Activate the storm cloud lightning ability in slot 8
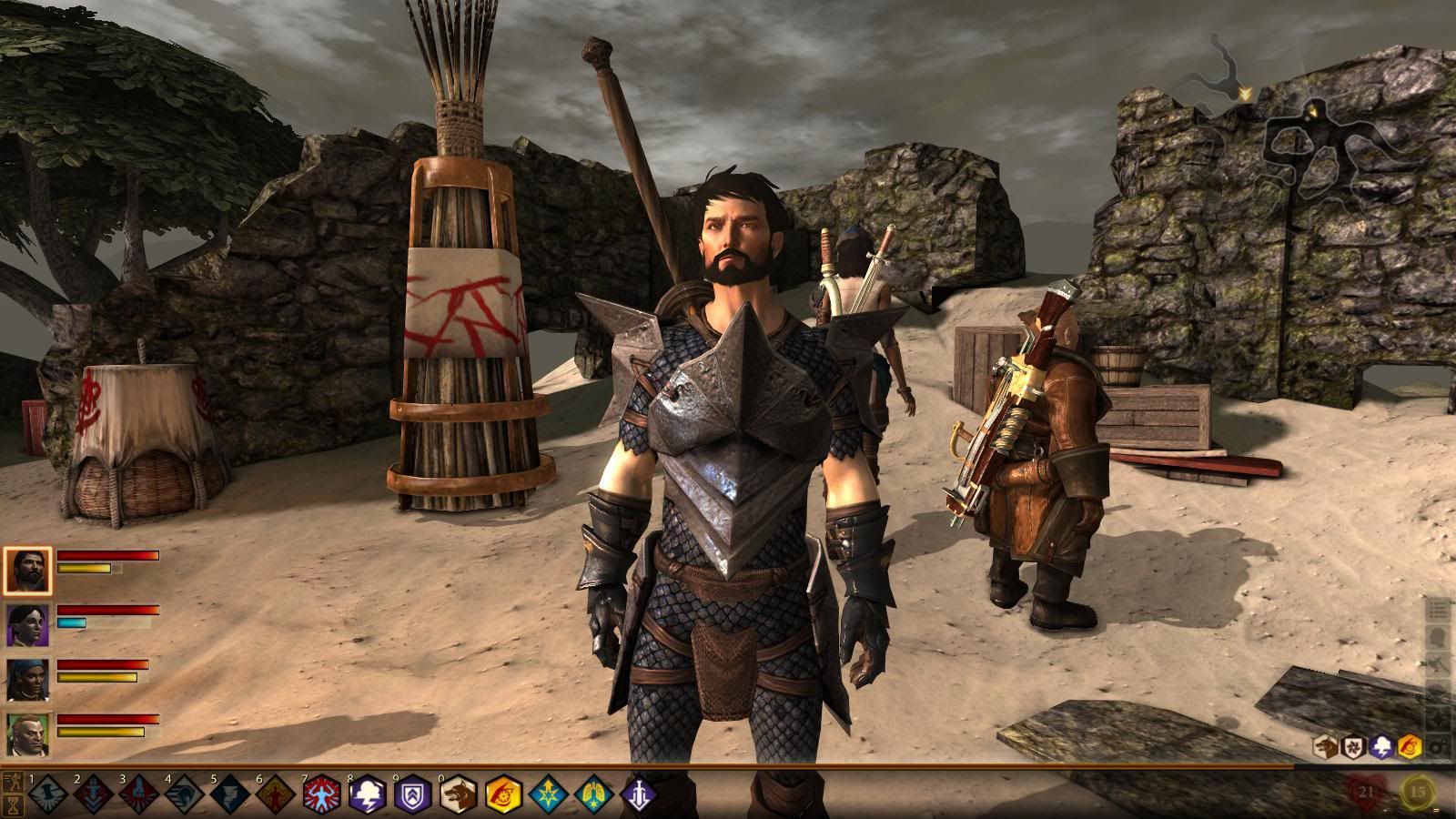The width and height of the screenshot is (1456, 819). pyautogui.click(x=367, y=794)
